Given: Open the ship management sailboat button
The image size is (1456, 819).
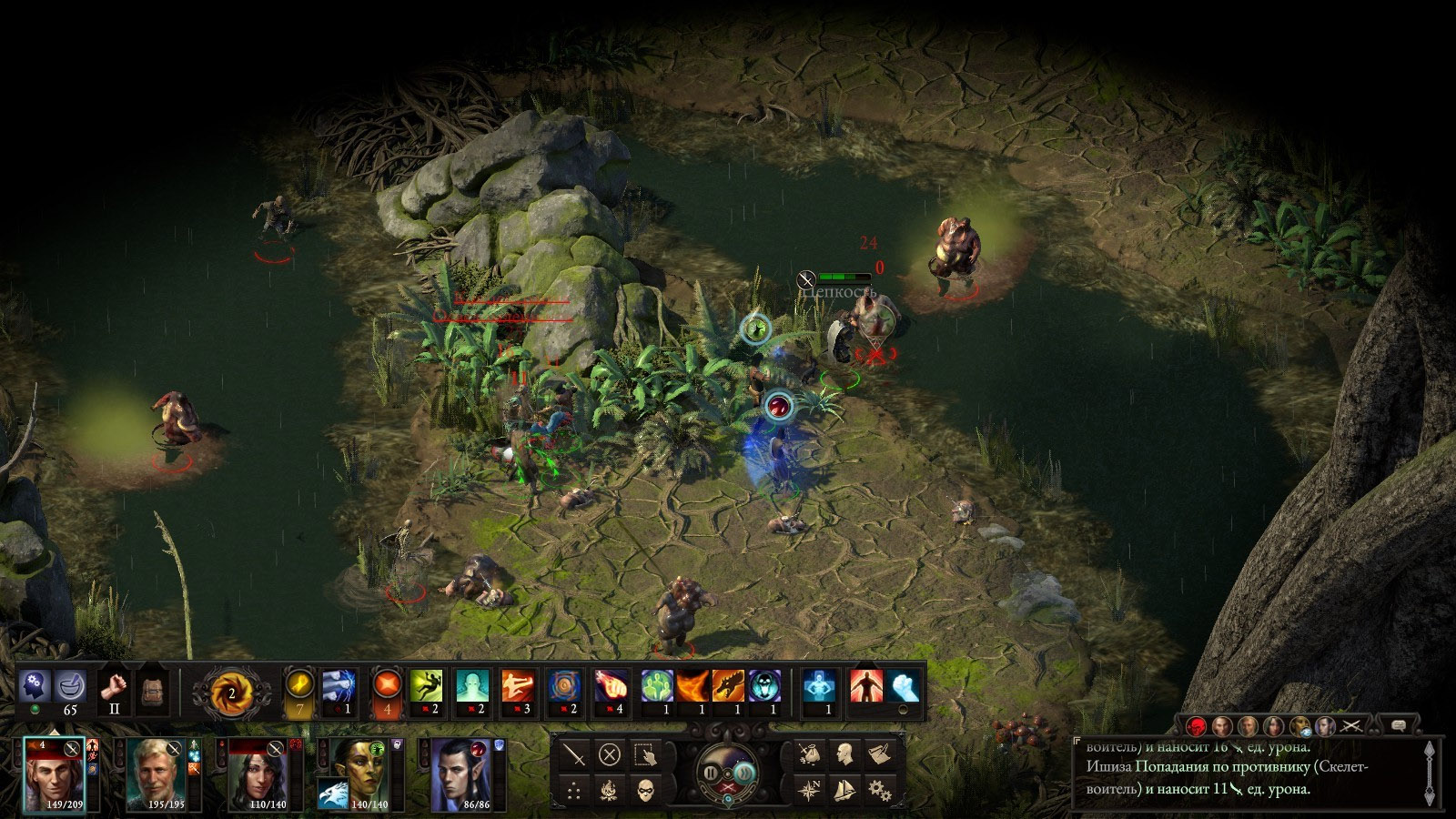Looking at the screenshot, I should [844, 789].
